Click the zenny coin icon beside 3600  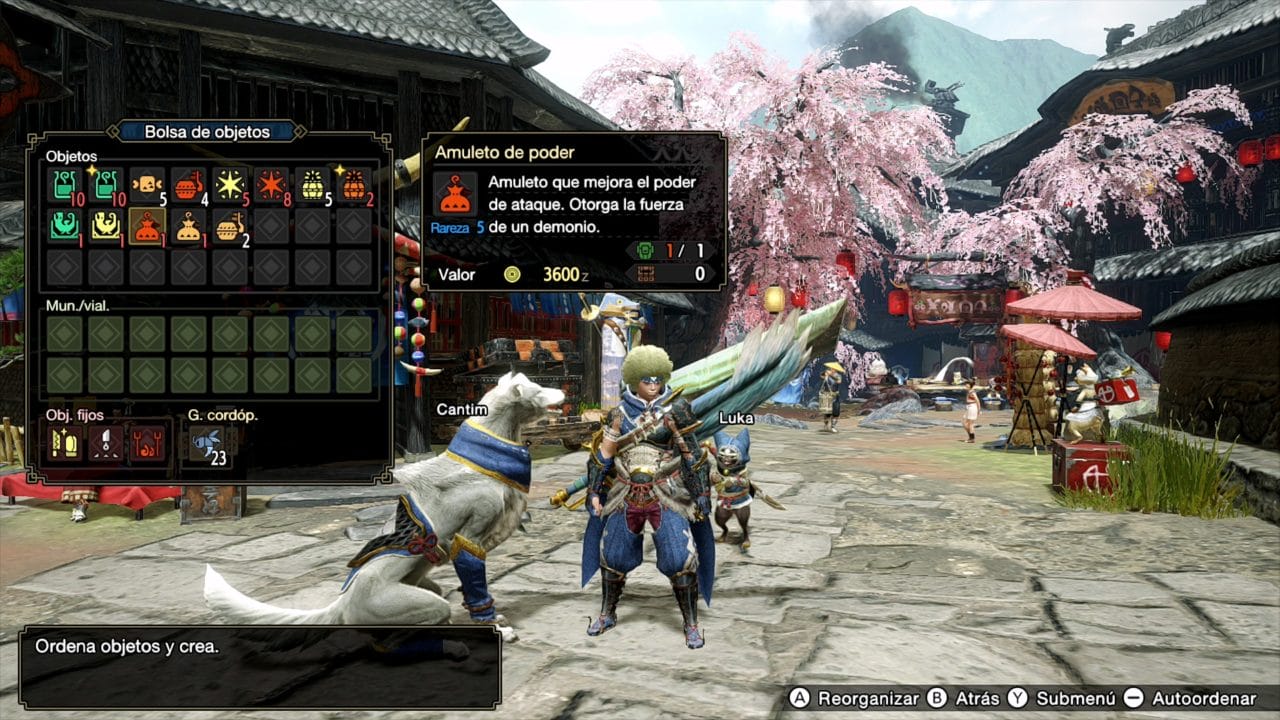click(512, 275)
